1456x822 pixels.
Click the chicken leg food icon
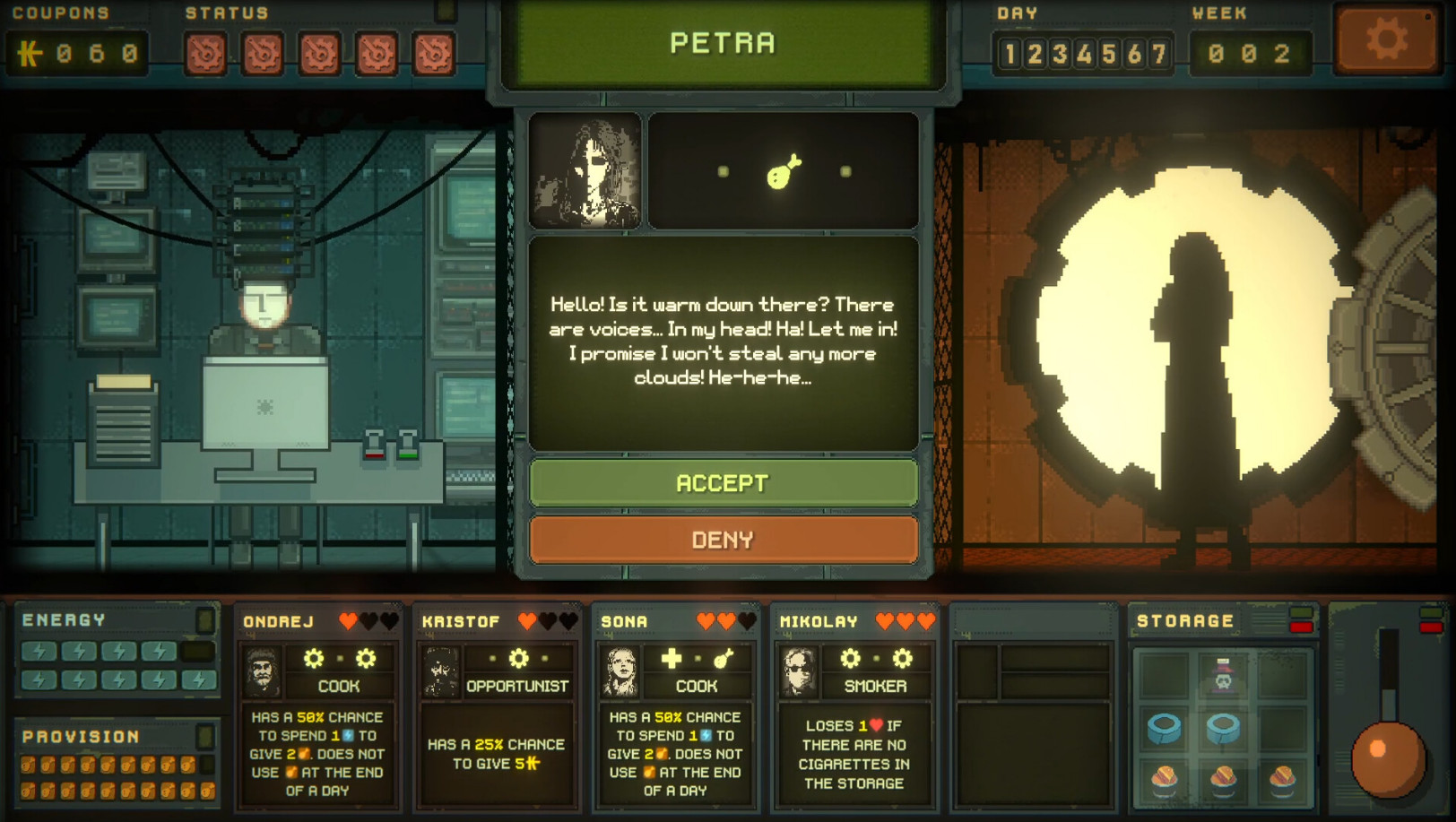pos(784,171)
